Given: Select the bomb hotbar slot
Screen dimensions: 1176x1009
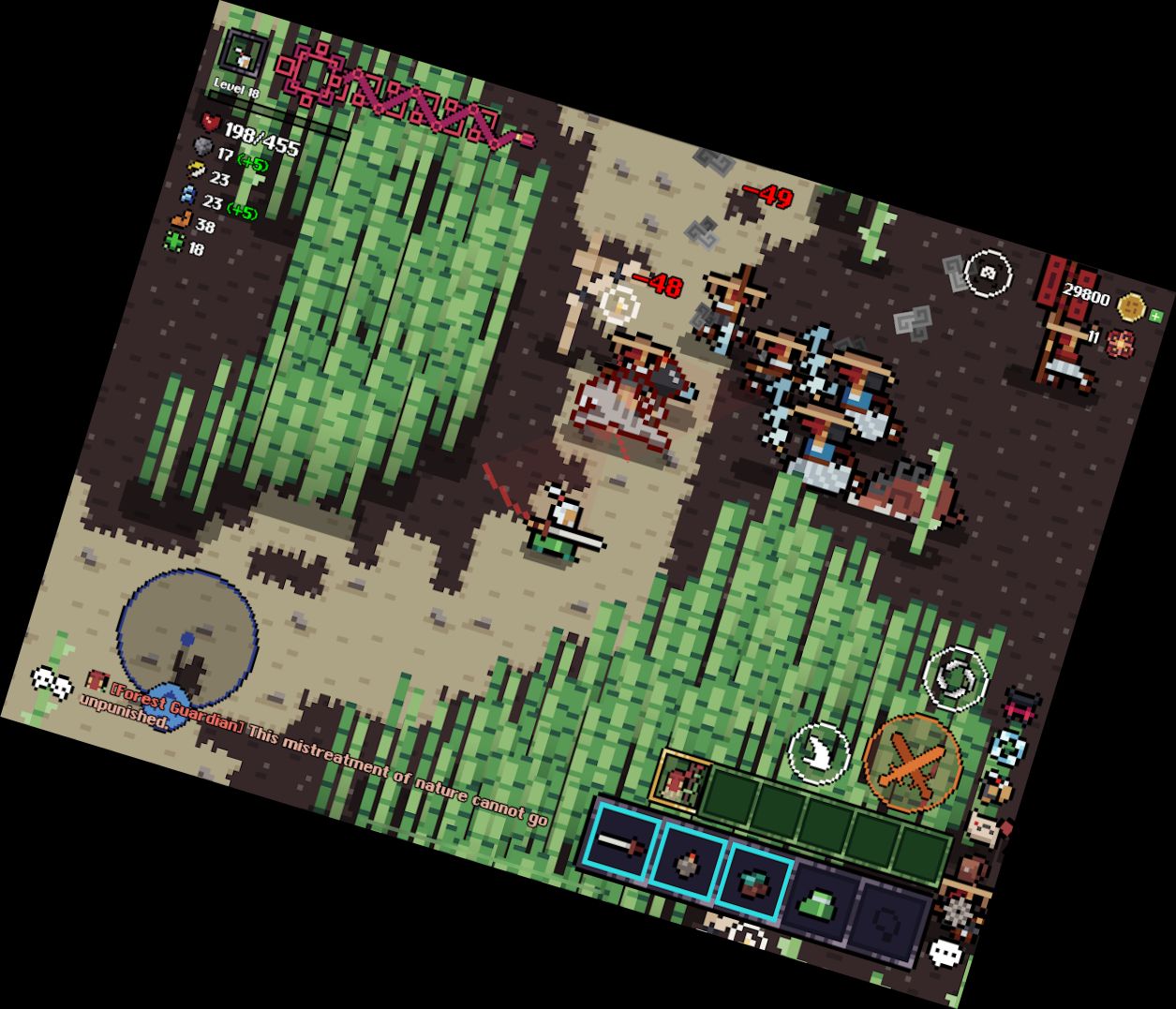Looking at the screenshot, I should click(688, 864).
